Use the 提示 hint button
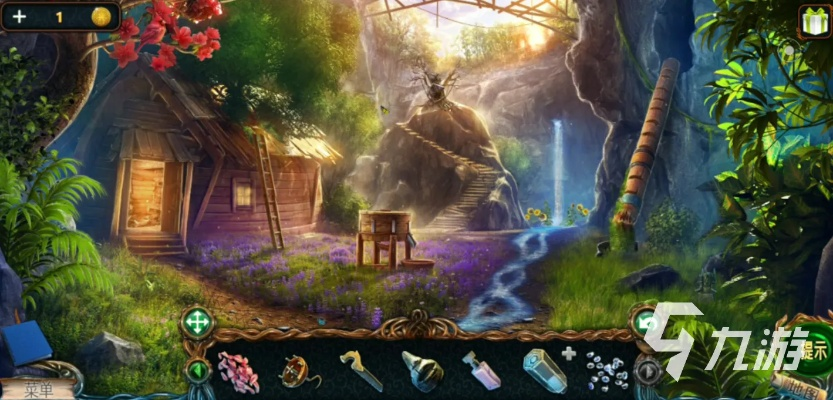The width and height of the screenshot is (833, 400). pyautogui.click(x=815, y=350)
